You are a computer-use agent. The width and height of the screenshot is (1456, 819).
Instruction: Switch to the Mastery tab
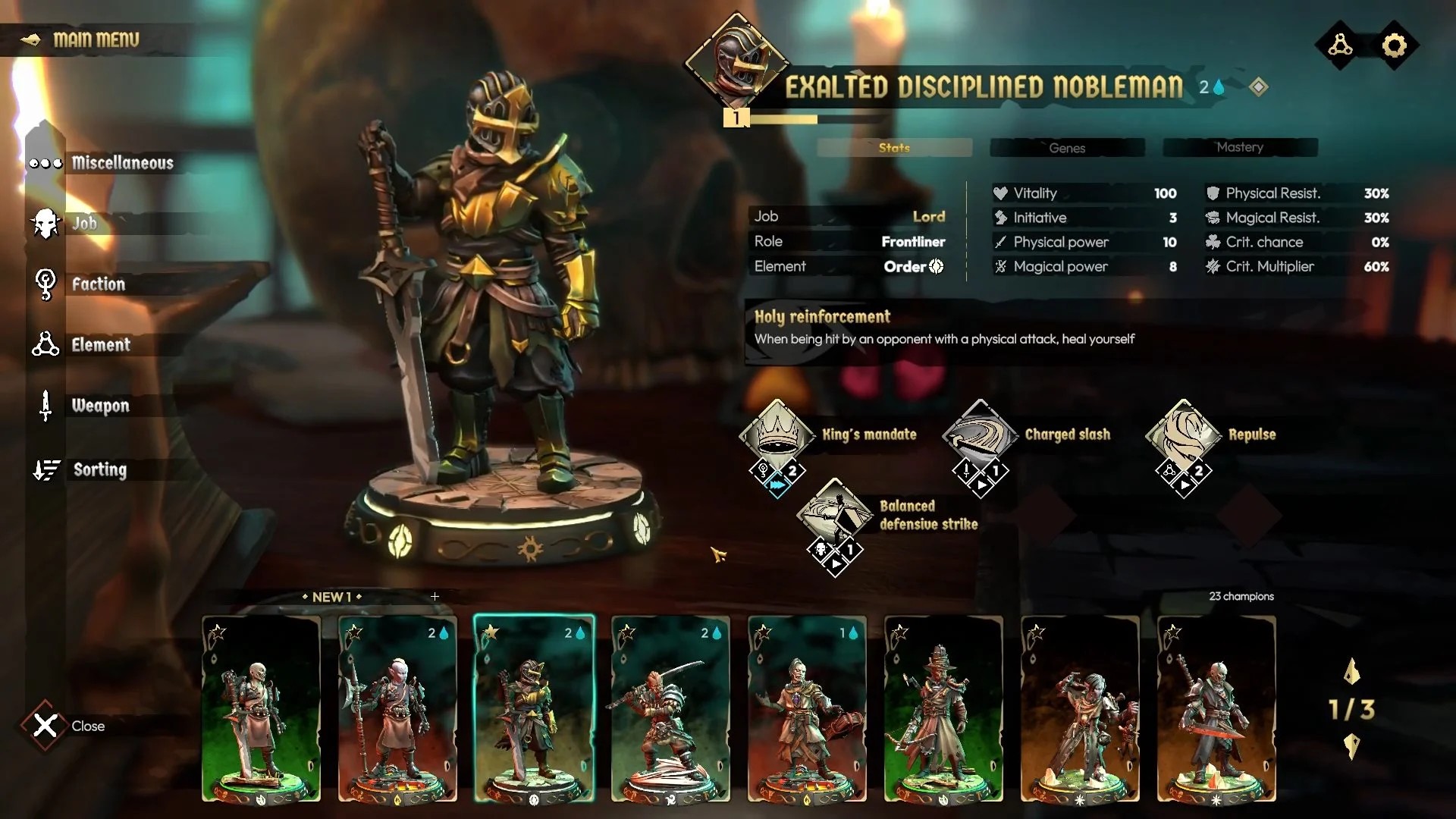pyautogui.click(x=1240, y=147)
